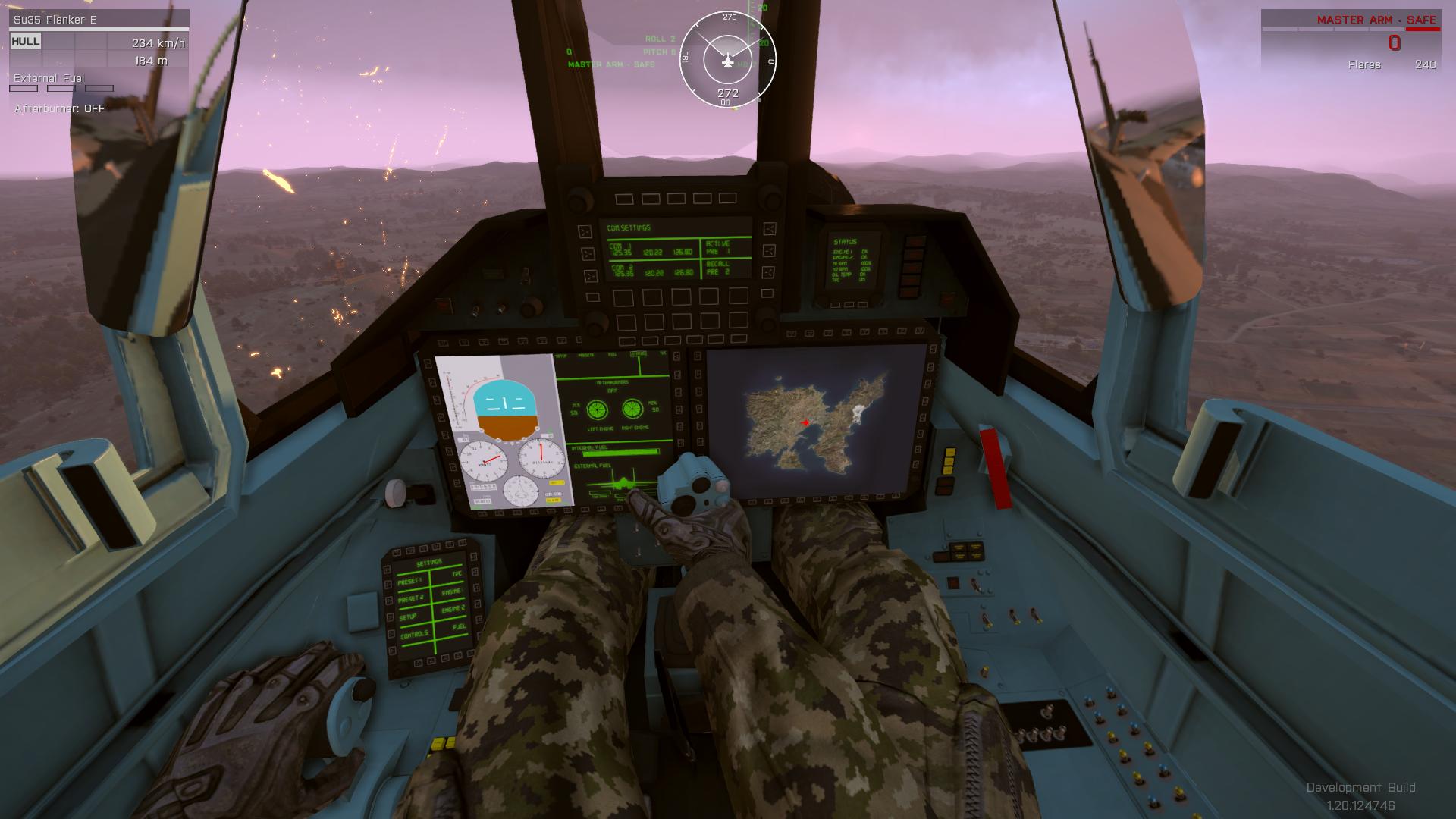Click the circular heading compass widget
The image size is (1456, 819).
click(x=727, y=59)
